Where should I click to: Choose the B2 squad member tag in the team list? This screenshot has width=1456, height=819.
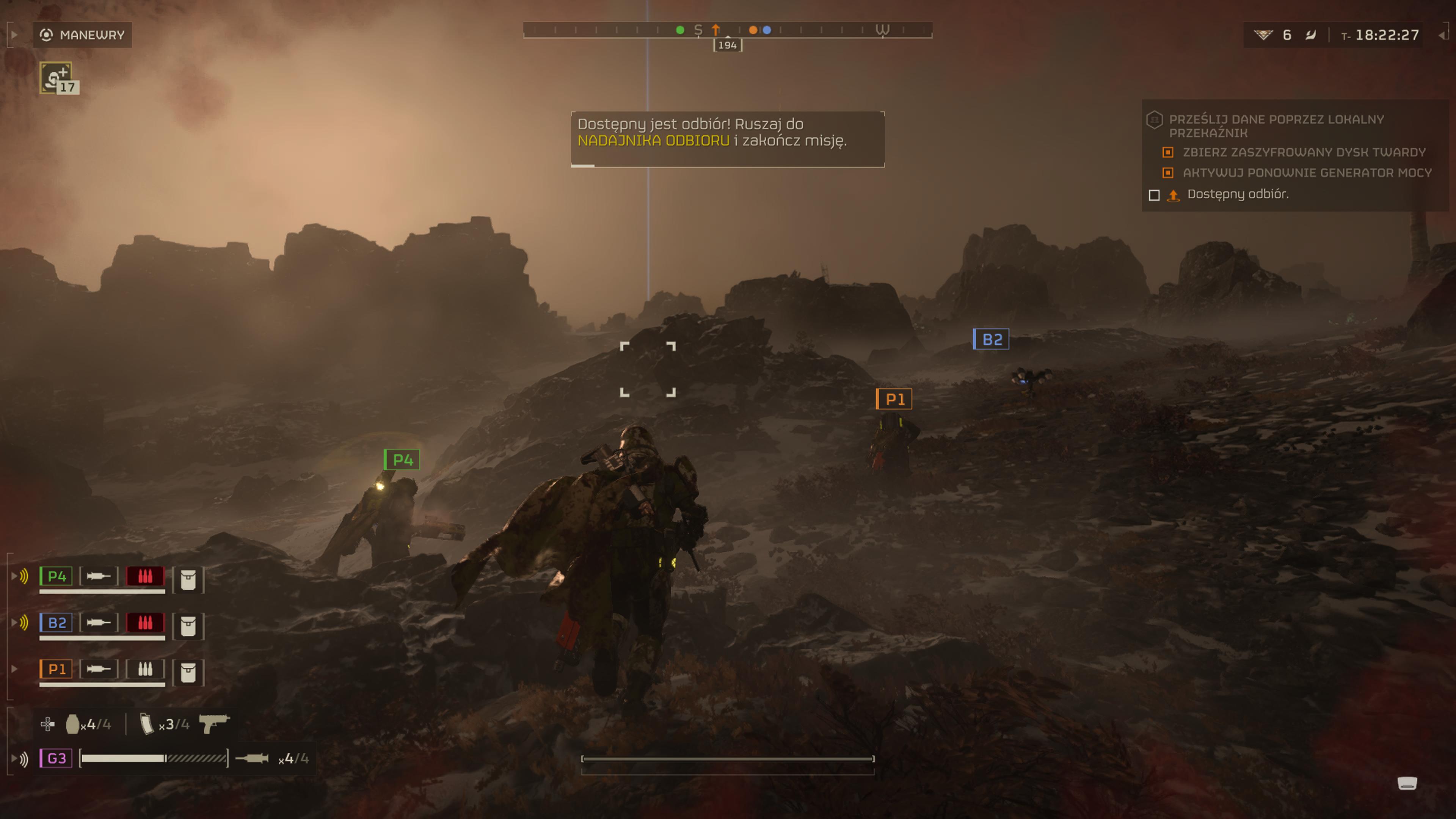click(56, 623)
